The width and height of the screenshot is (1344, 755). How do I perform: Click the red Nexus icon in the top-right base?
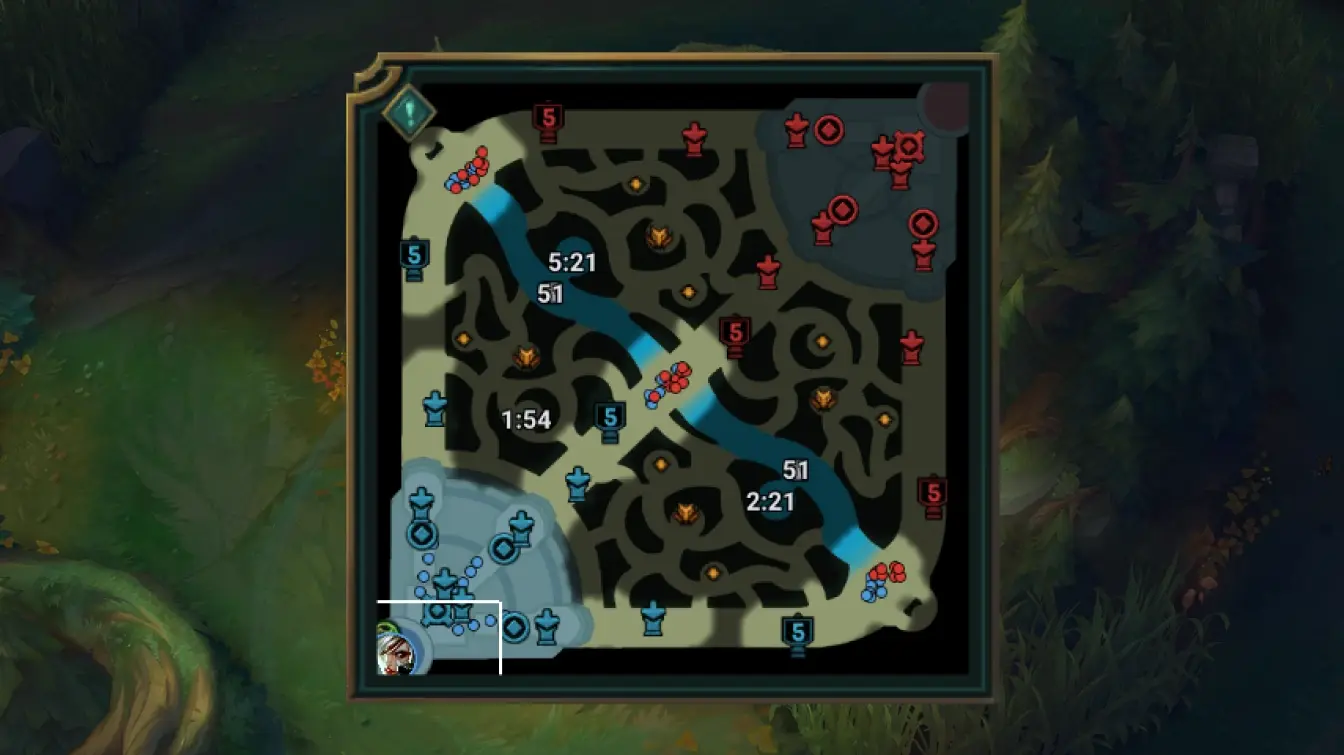908,148
